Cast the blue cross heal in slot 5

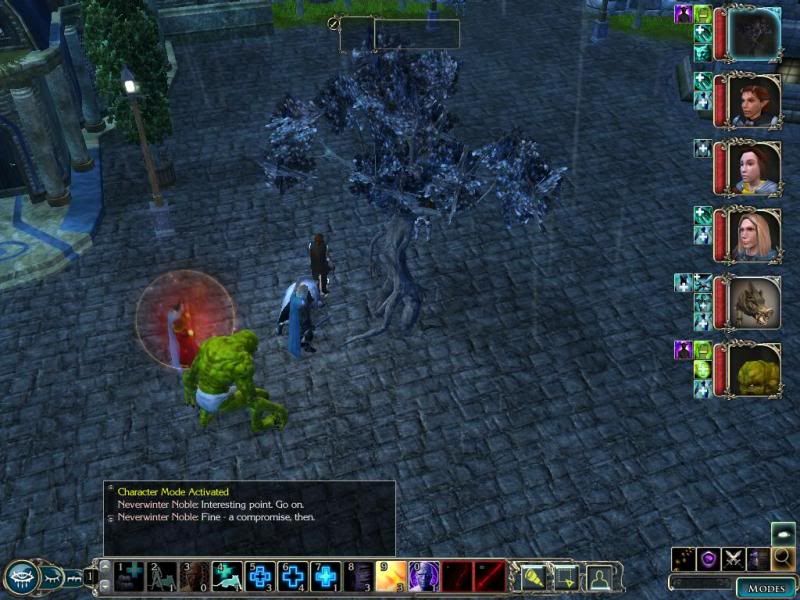(259, 575)
